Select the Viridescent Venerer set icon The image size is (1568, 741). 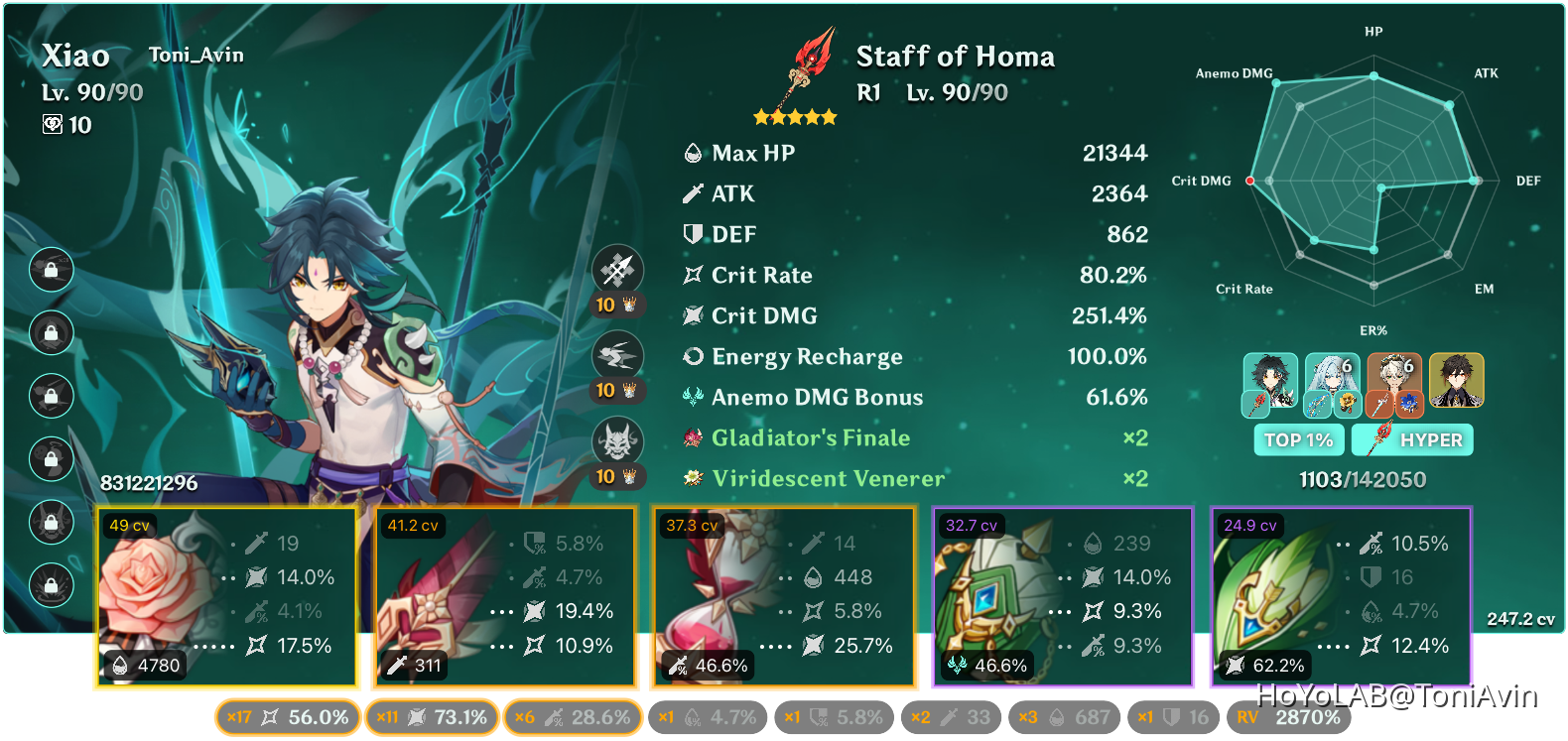tap(692, 478)
